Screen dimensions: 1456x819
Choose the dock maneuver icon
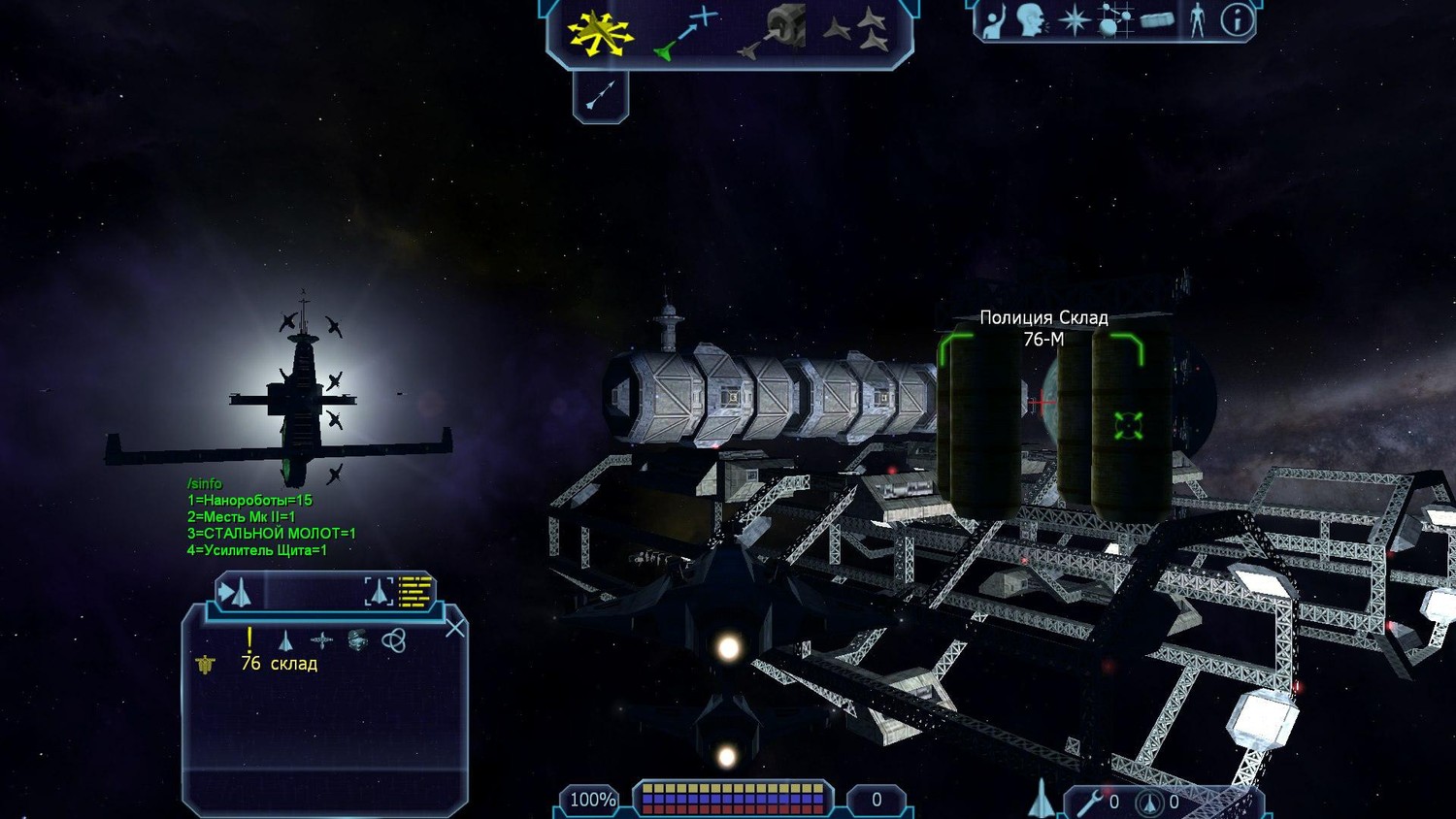click(774, 32)
